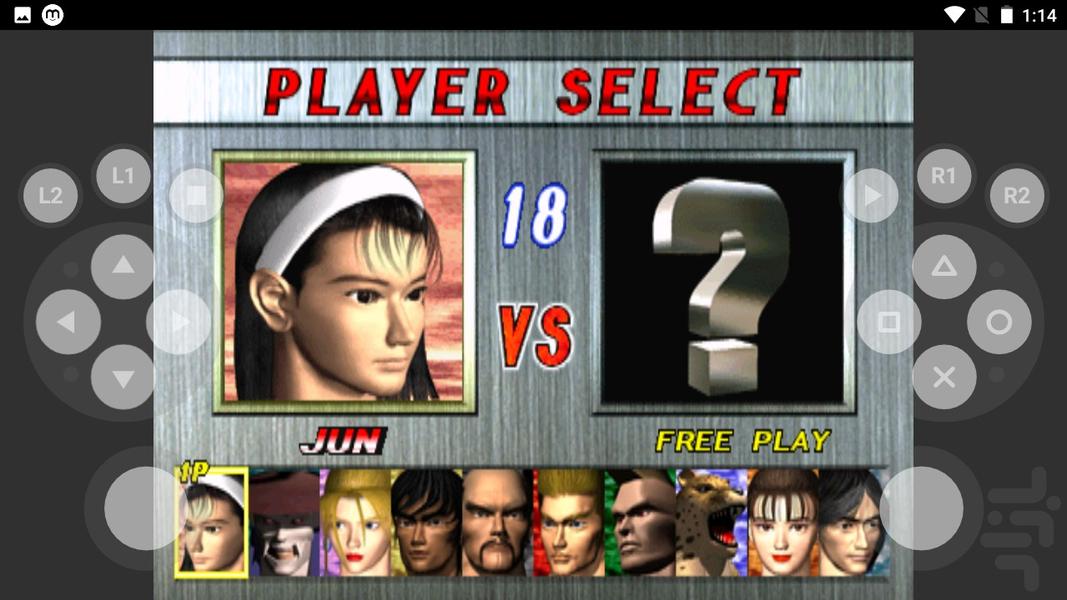
Task: Choose King, the jaguar-masked fighter
Action: [711, 523]
